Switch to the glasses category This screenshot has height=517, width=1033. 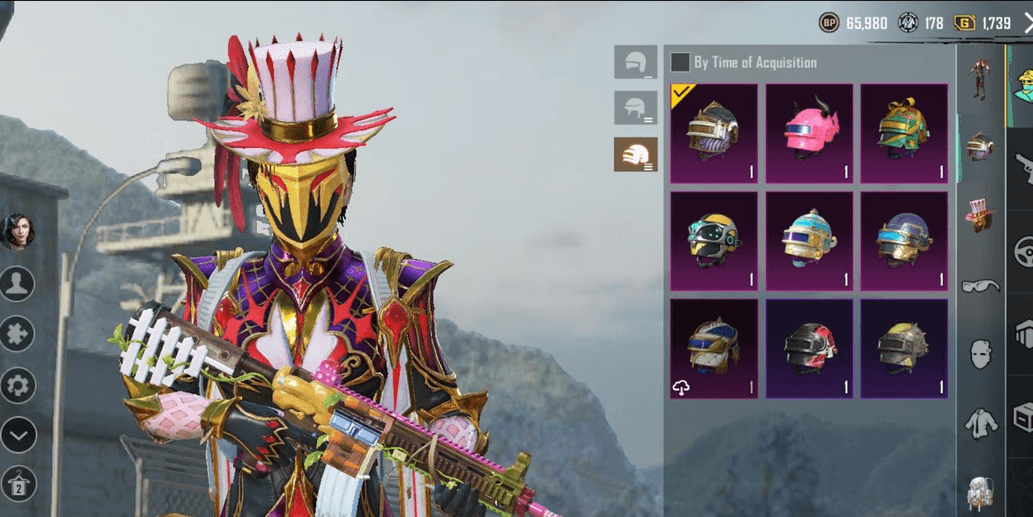980,286
